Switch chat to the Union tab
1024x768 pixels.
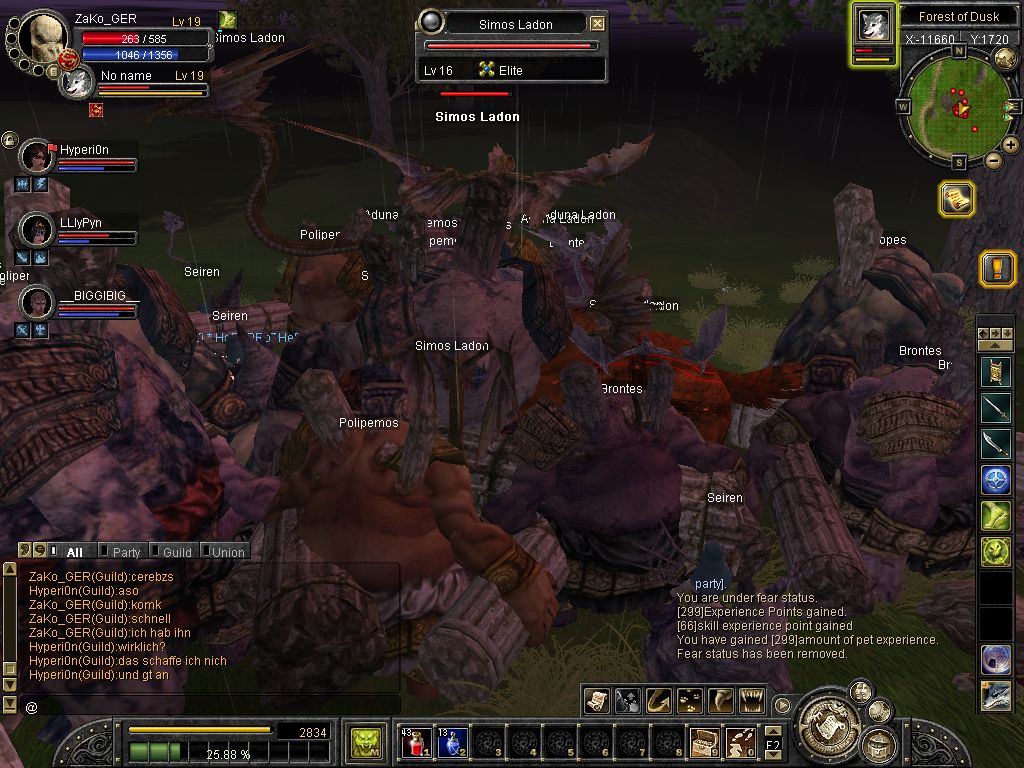tap(227, 552)
